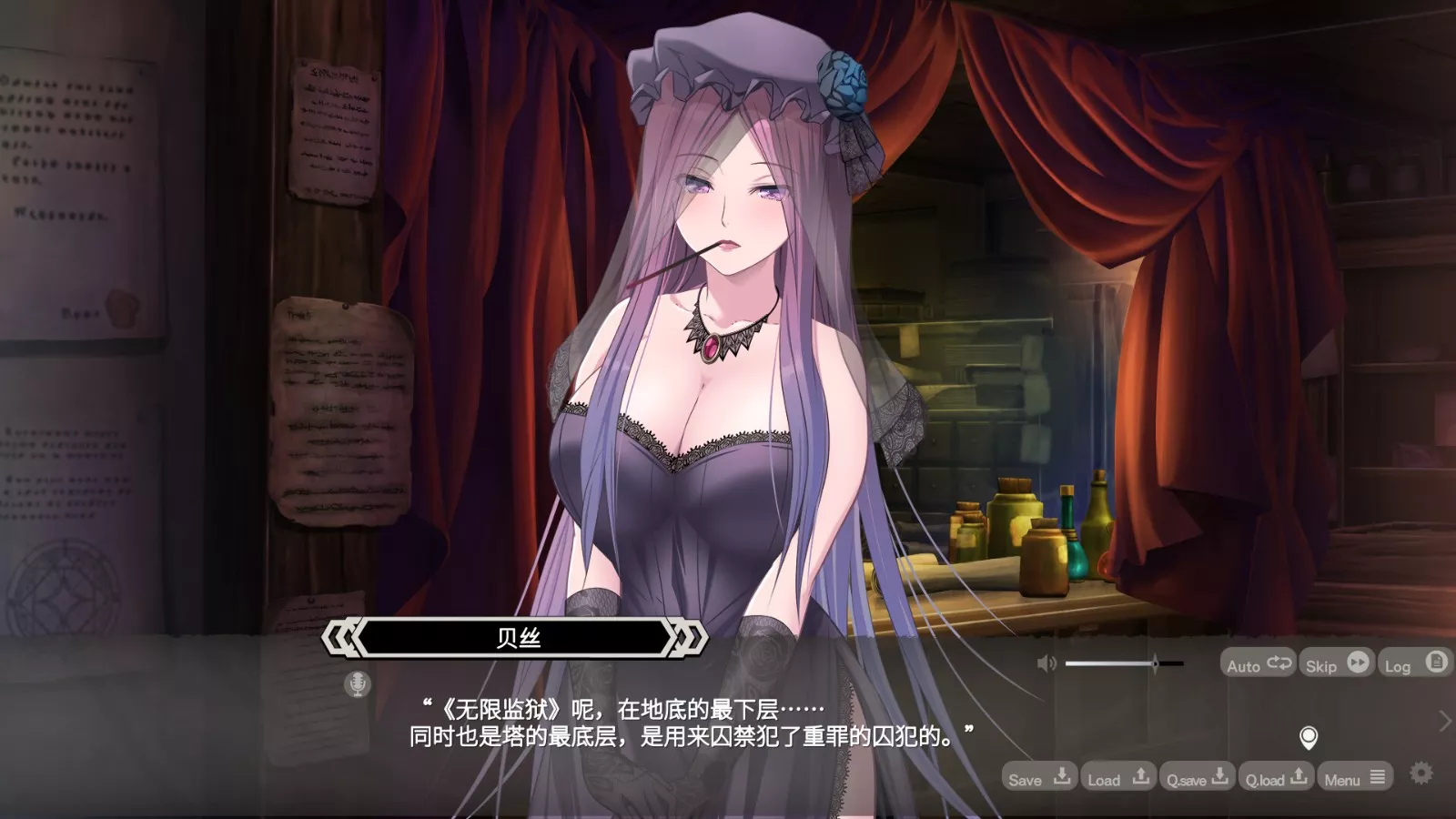Click the voice replay microphone icon
This screenshot has height=819, width=1456.
pos(358,683)
